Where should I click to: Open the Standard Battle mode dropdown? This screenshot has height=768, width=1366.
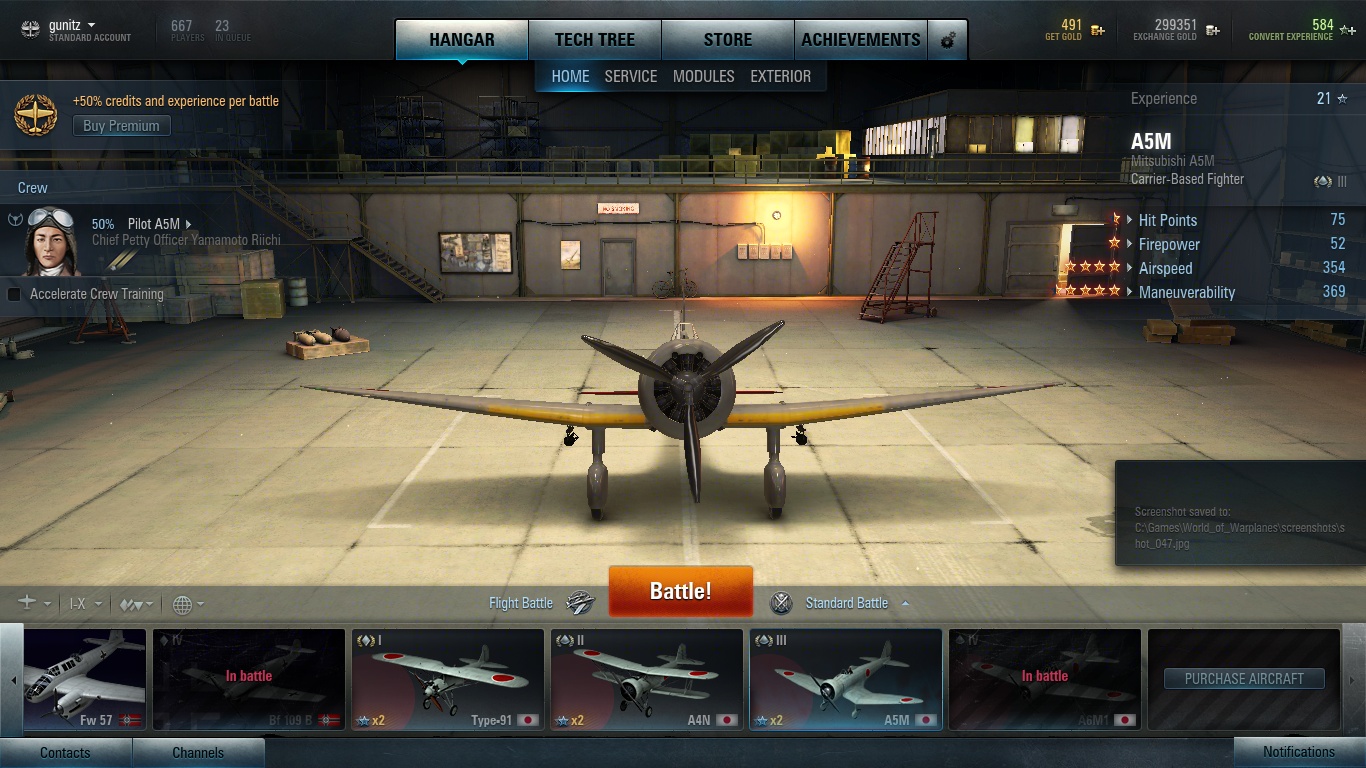click(905, 604)
